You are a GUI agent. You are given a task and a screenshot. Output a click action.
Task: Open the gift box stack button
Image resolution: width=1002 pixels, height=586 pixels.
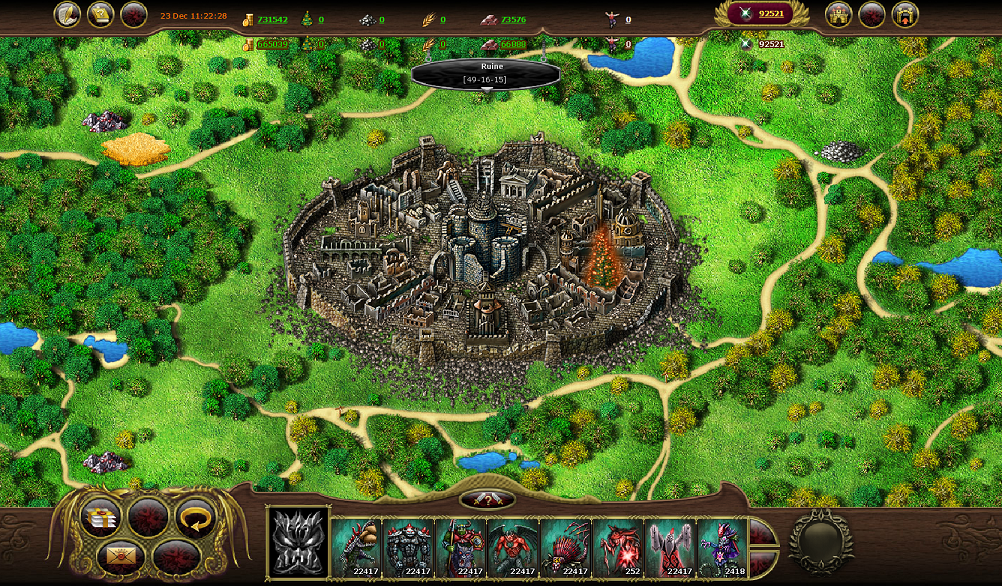coord(101,516)
